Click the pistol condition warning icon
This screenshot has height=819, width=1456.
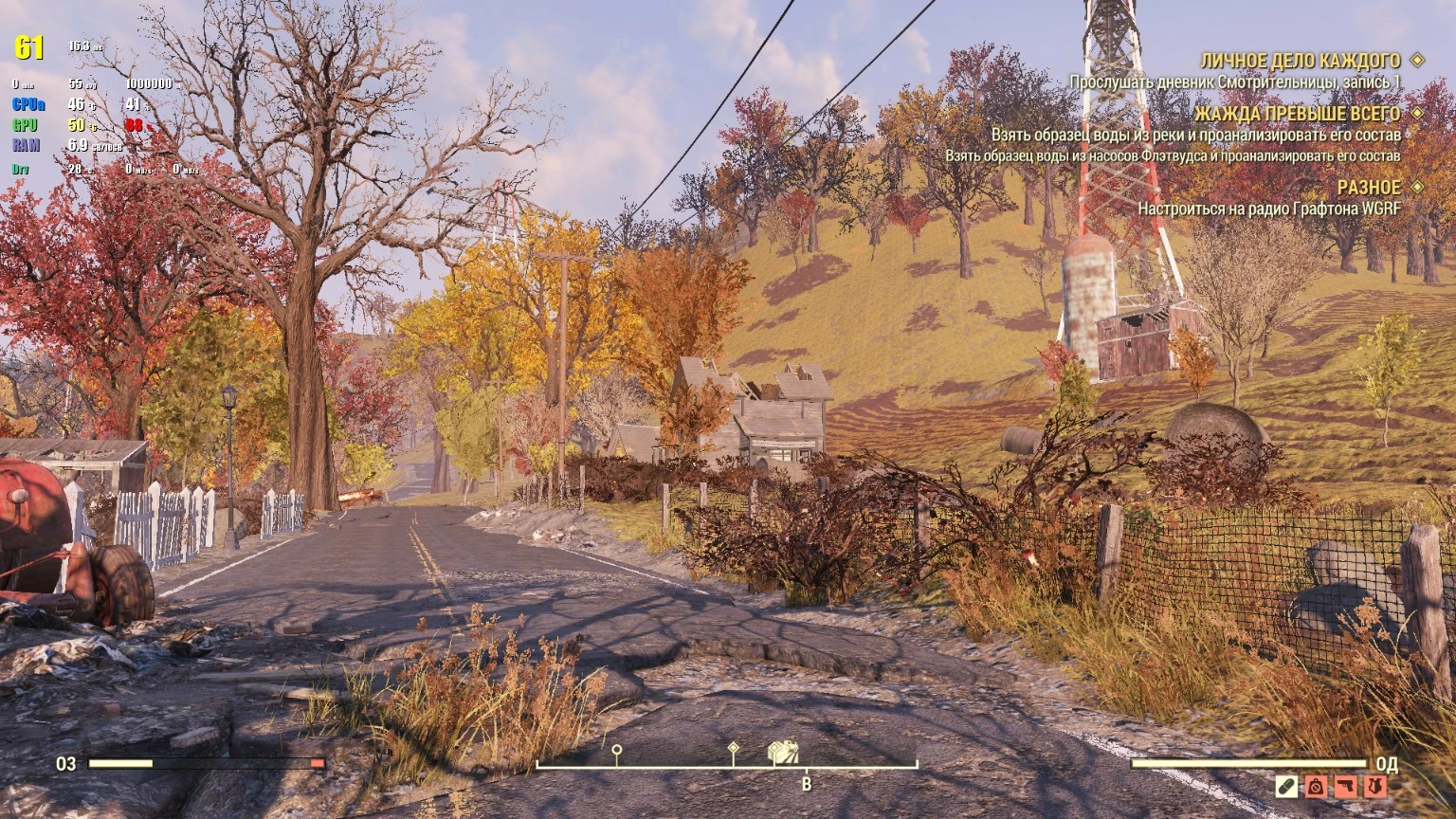[x=1344, y=785]
